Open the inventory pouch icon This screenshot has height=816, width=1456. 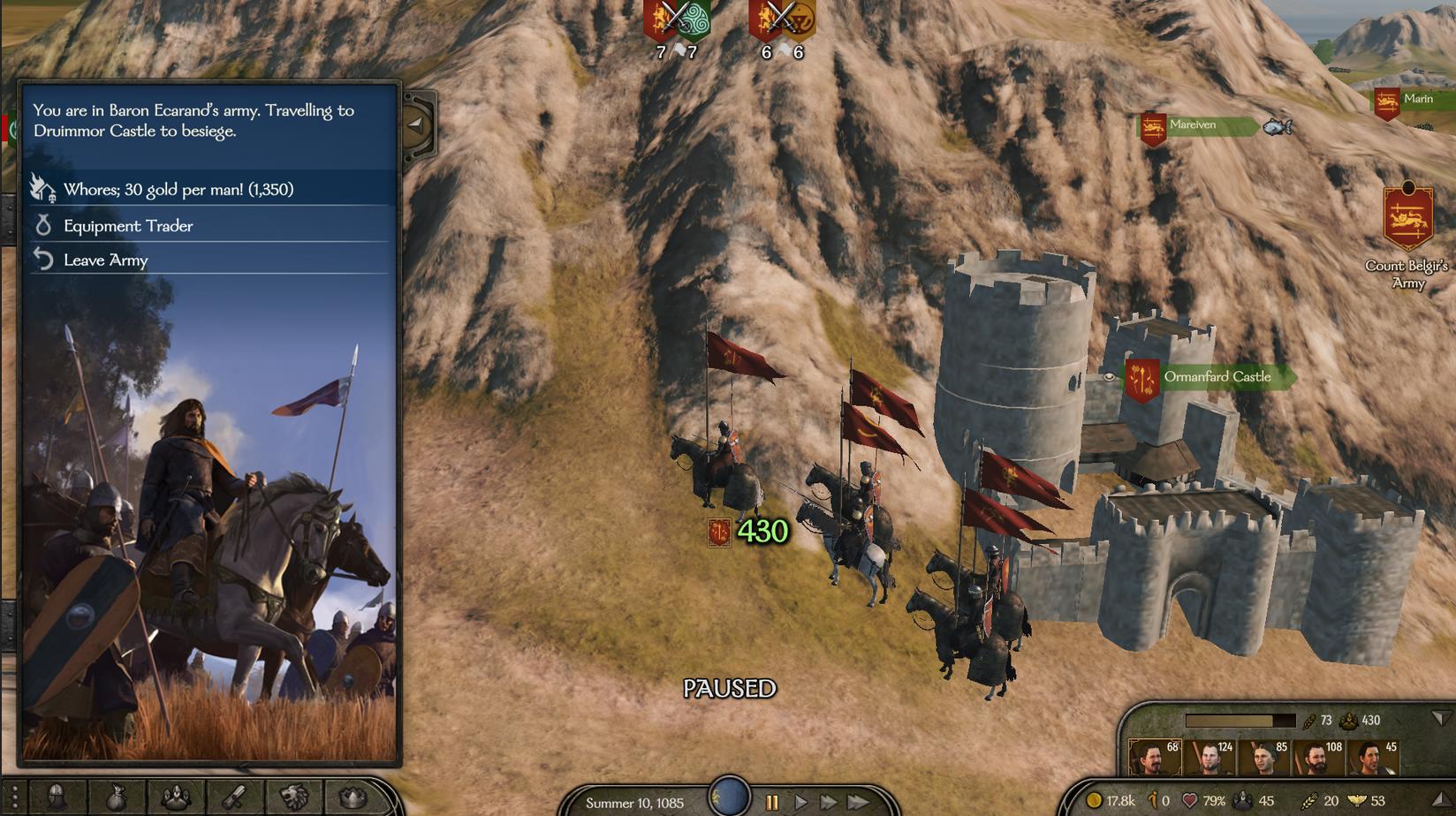tap(116, 797)
